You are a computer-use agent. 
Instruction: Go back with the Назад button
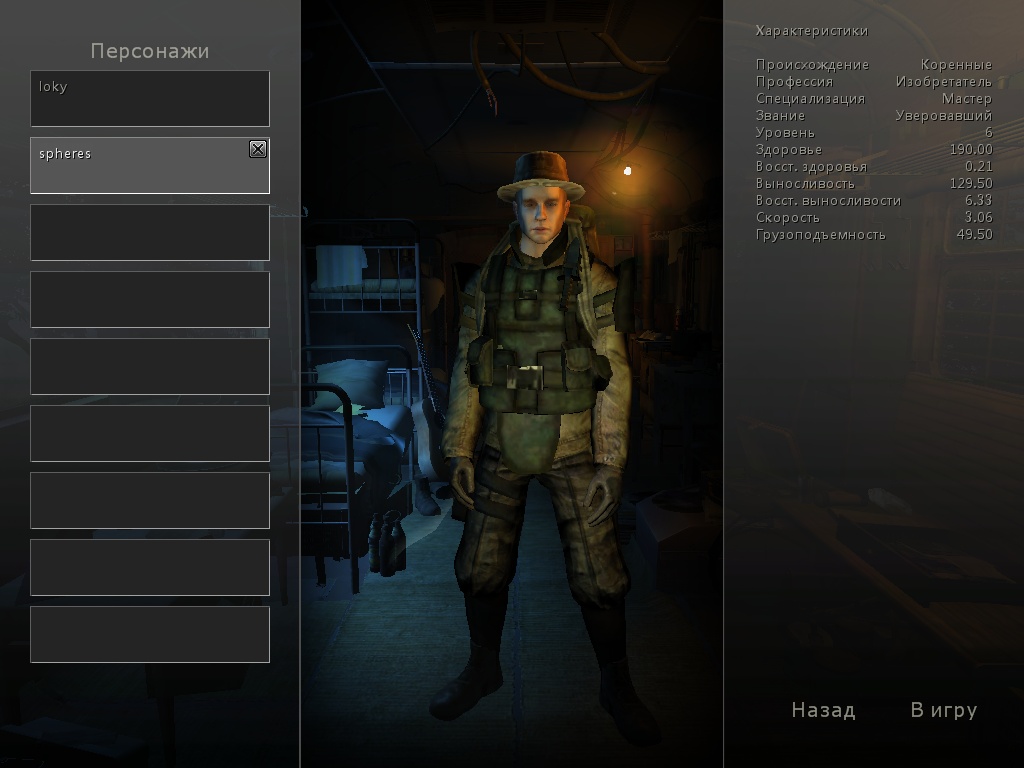823,710
